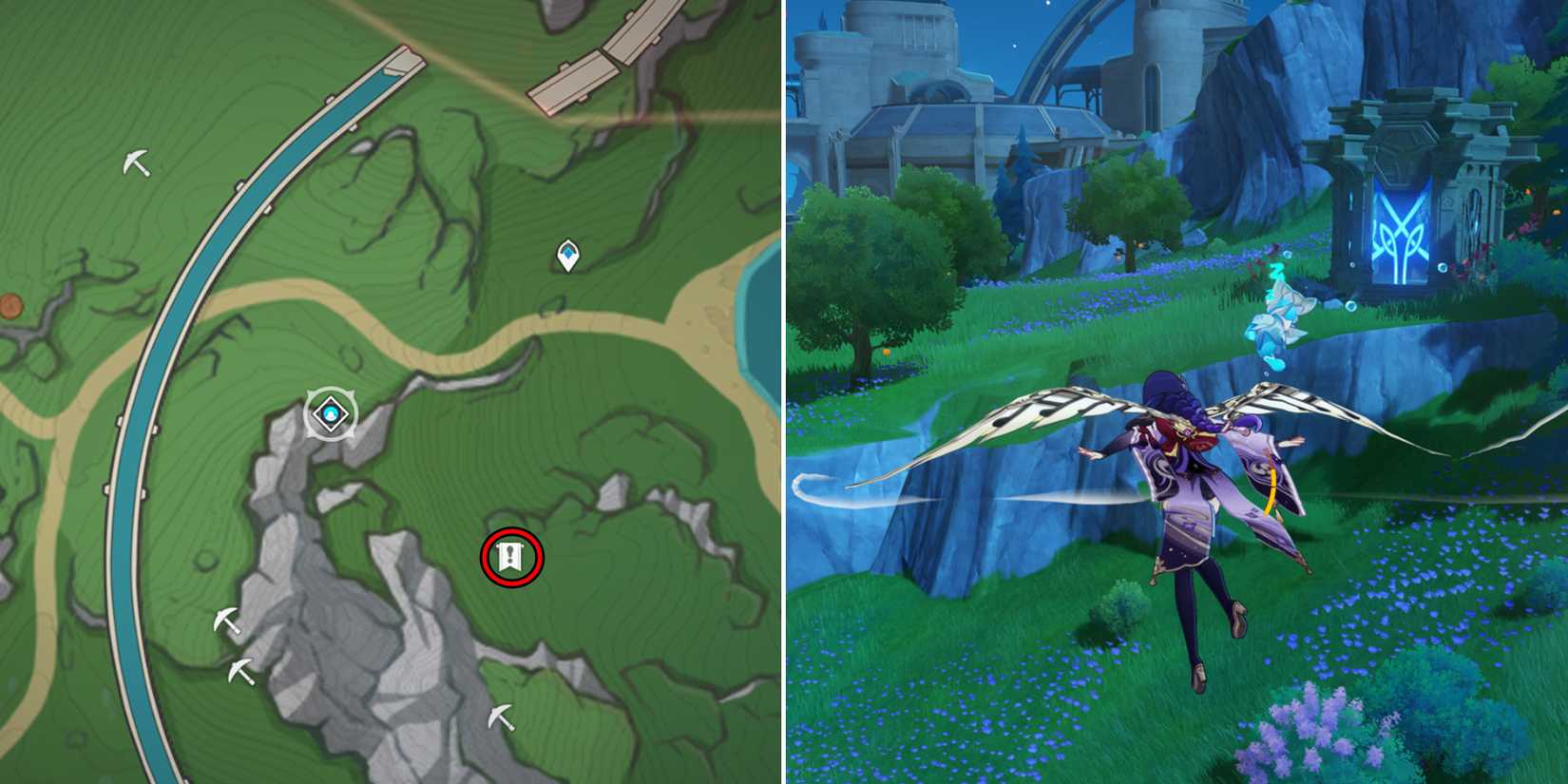This screenshot has height=784, width=1568.
Task: Click the orange marker on the map's left edge
Action: (x=10, y=304)
